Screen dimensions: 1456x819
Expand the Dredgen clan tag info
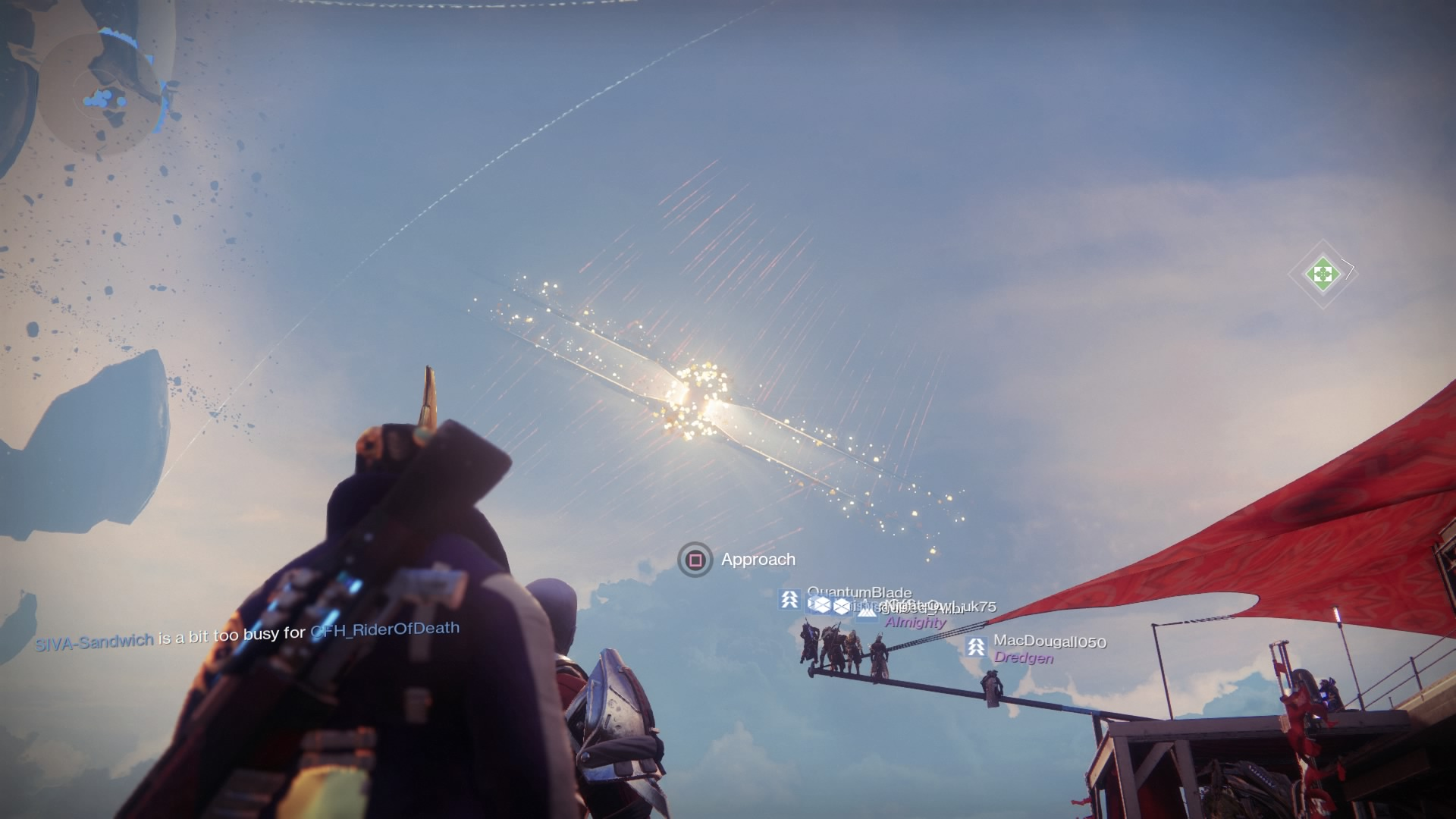coord(1024,658)
